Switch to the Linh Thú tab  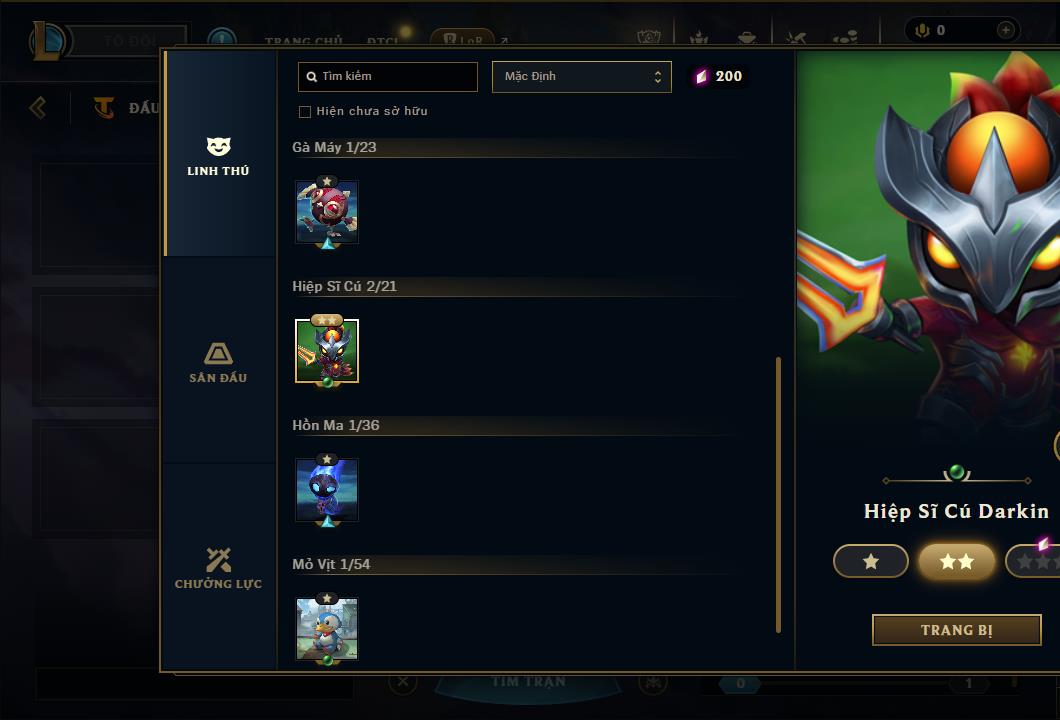pyautogui.click(x=218, y=156)
